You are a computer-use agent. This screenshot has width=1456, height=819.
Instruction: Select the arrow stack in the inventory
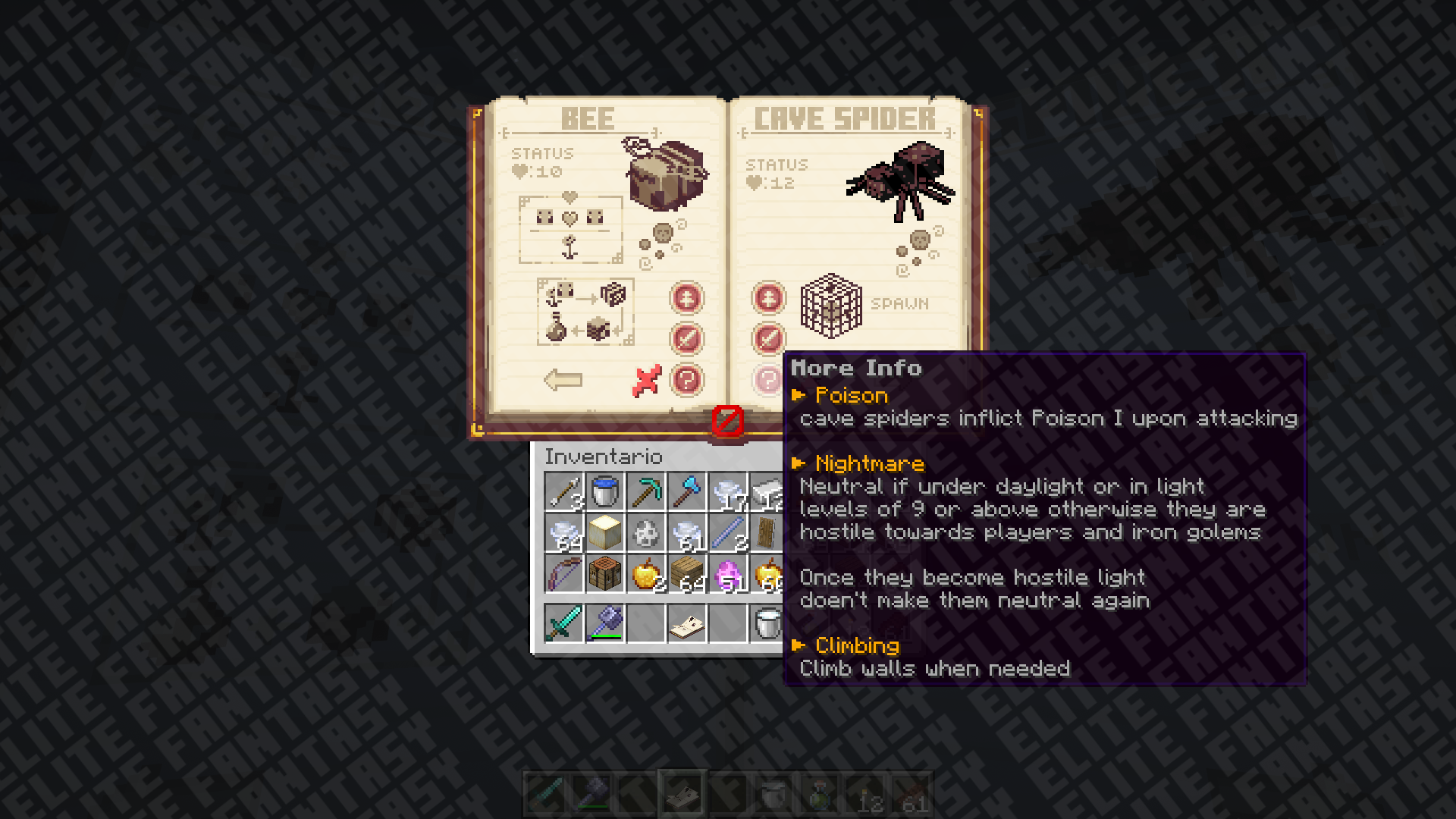click(x=564, y=492)
